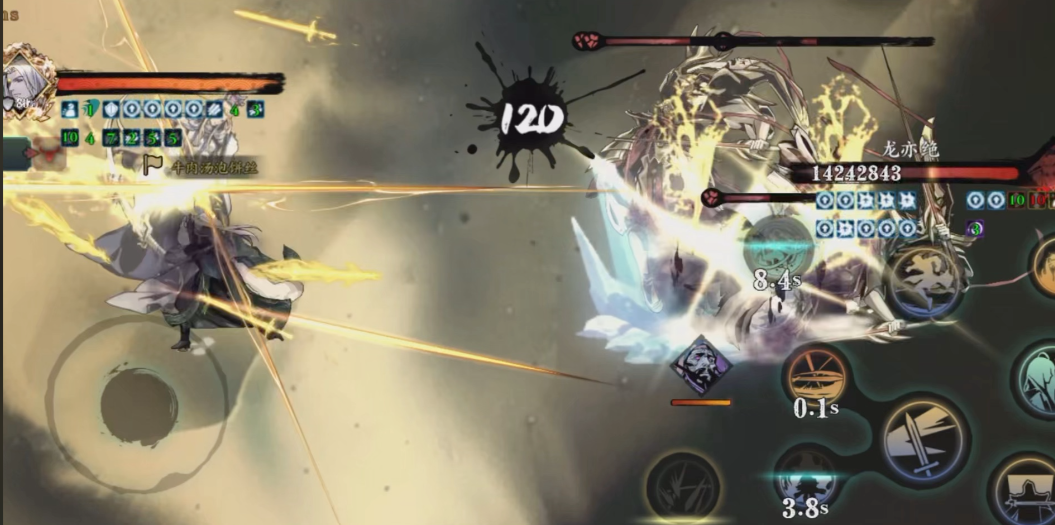This screenshot has width=1055, height=525.
Task: Activate the orange skill on 0.1s cooldown
Action: (x=816, y=377)
